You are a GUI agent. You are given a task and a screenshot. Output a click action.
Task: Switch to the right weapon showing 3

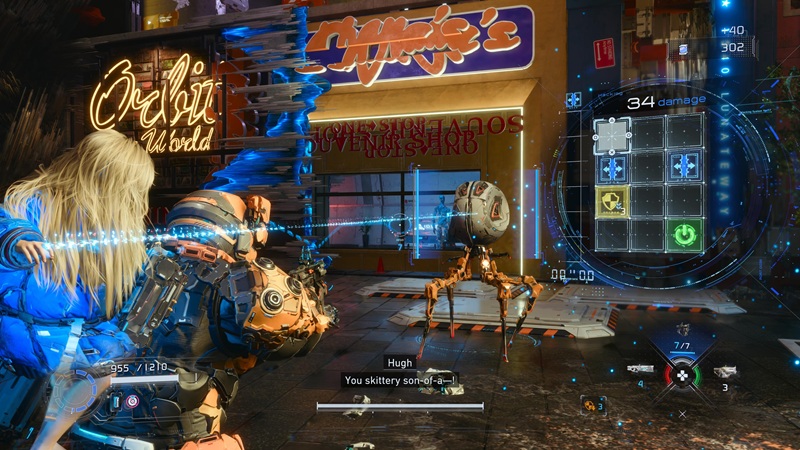pos(725,371)
